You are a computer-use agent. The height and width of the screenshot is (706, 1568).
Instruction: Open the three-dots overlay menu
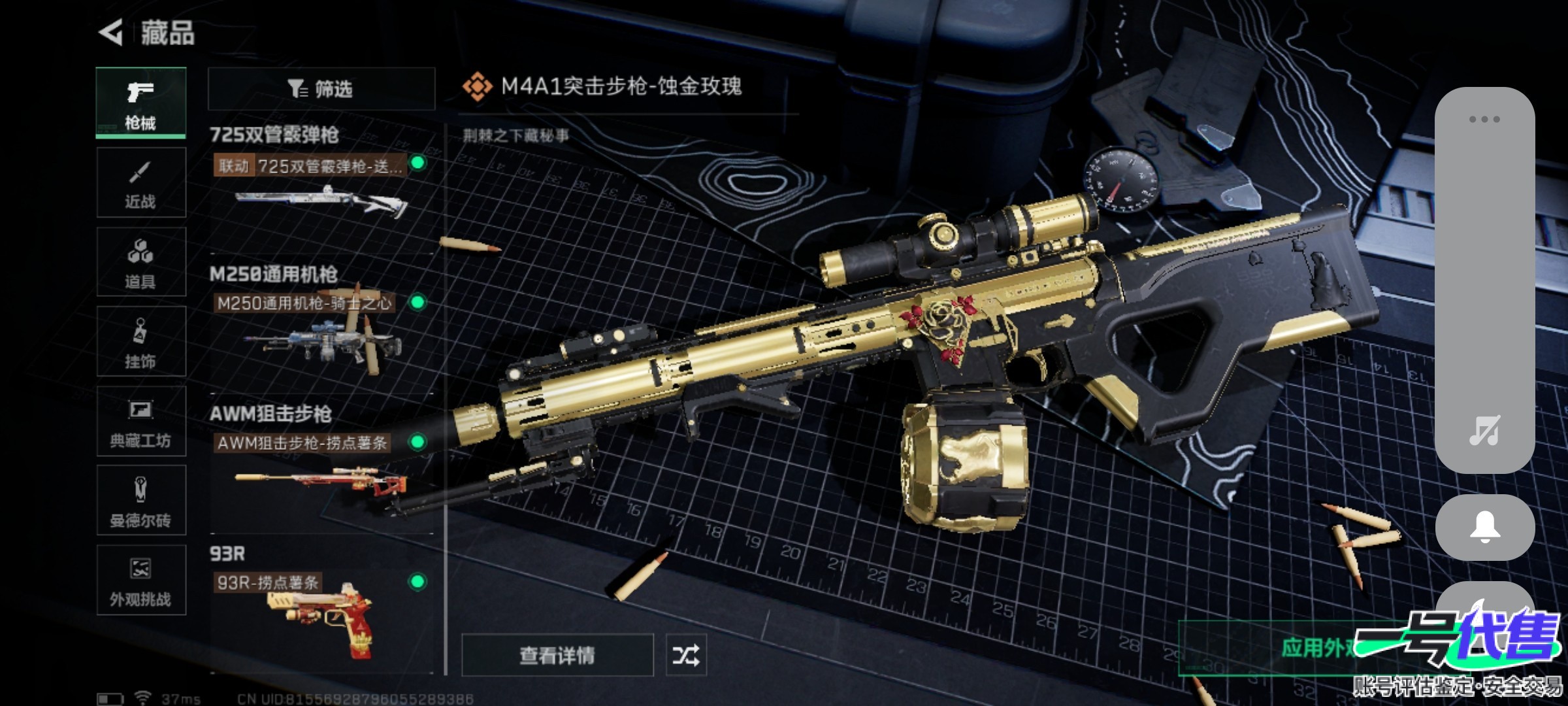1484,120
